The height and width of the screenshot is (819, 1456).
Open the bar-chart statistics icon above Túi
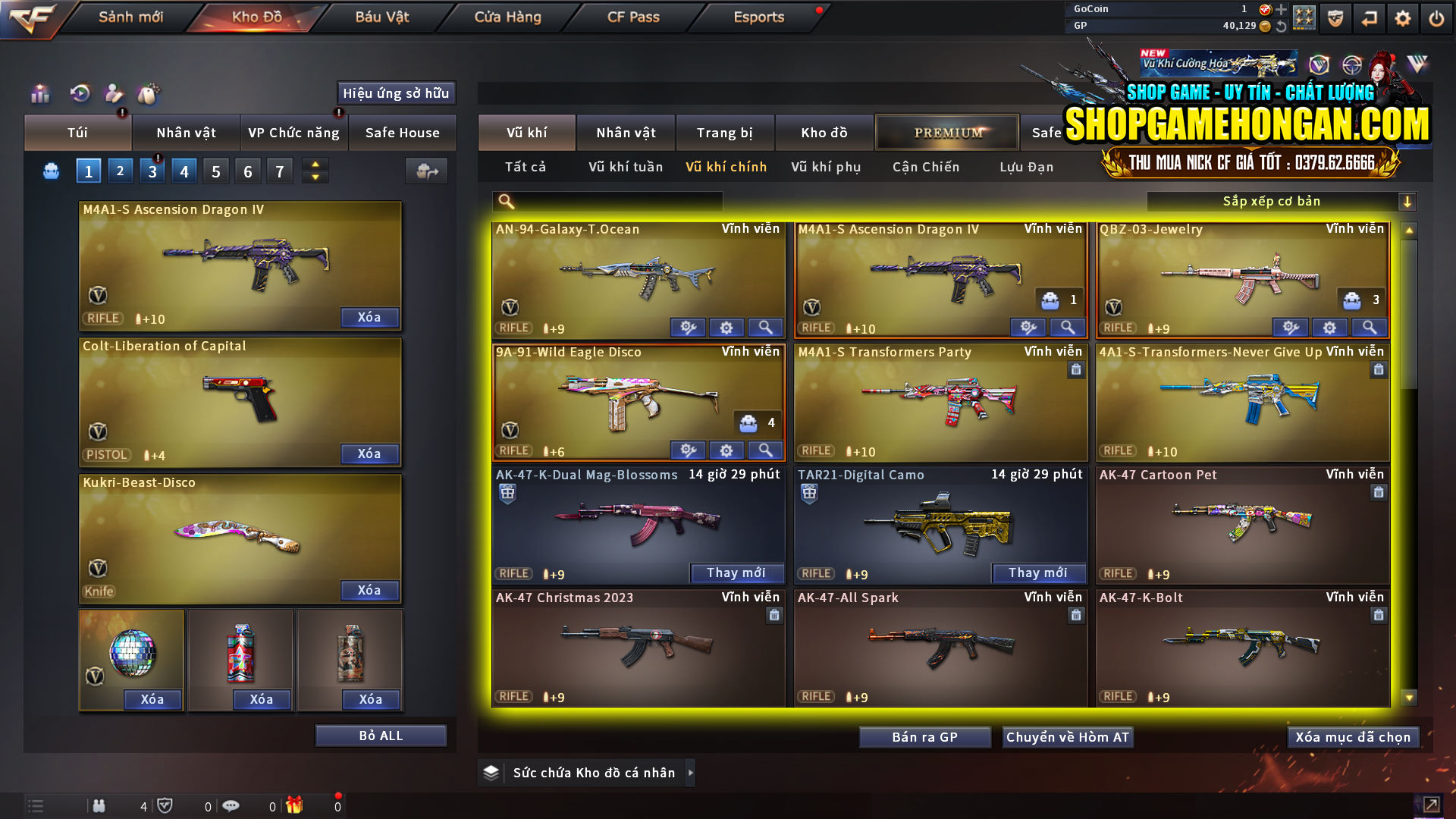(x=39, y=94)
